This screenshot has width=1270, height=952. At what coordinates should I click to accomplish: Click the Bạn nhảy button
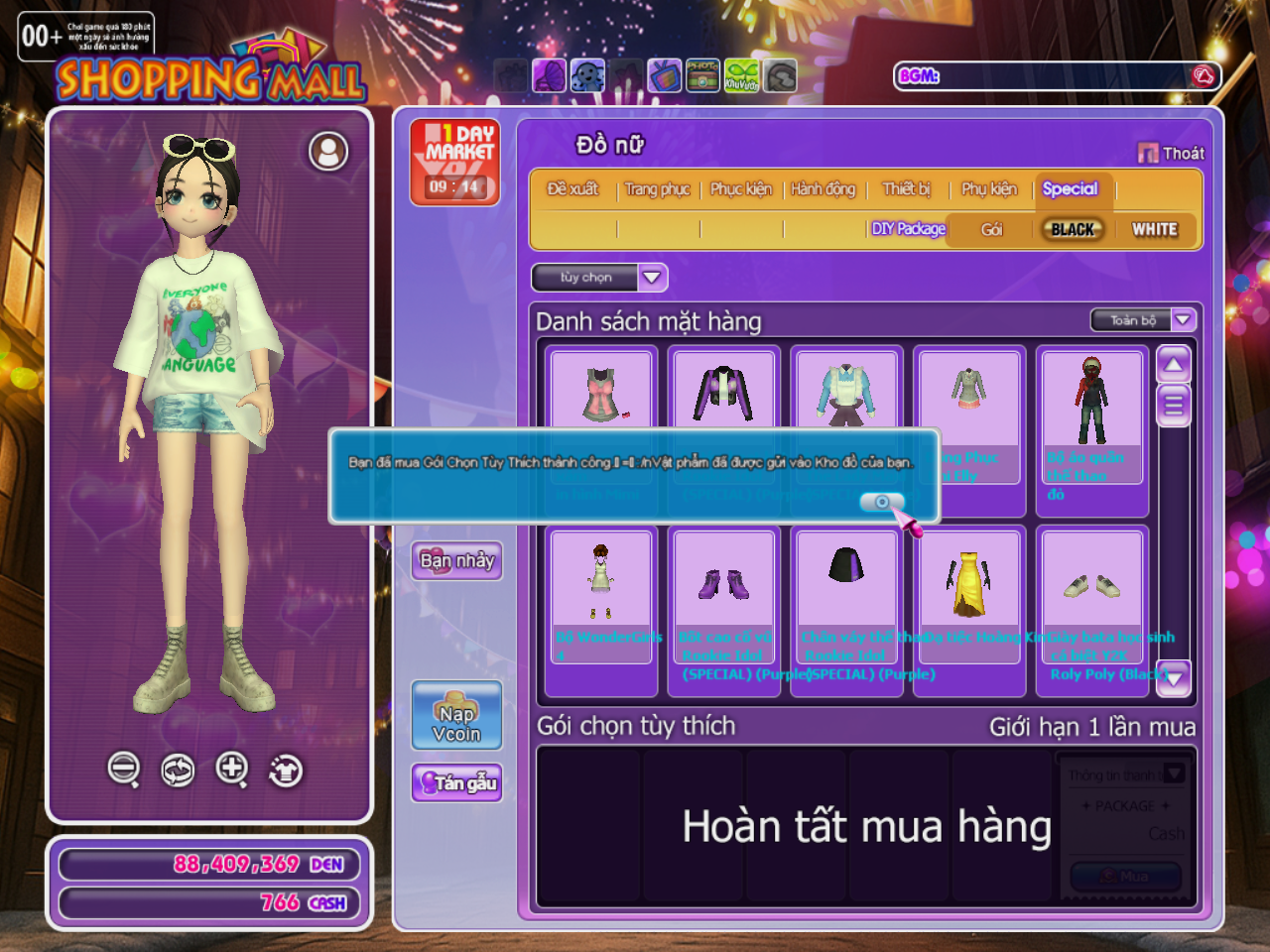(456, 560)
